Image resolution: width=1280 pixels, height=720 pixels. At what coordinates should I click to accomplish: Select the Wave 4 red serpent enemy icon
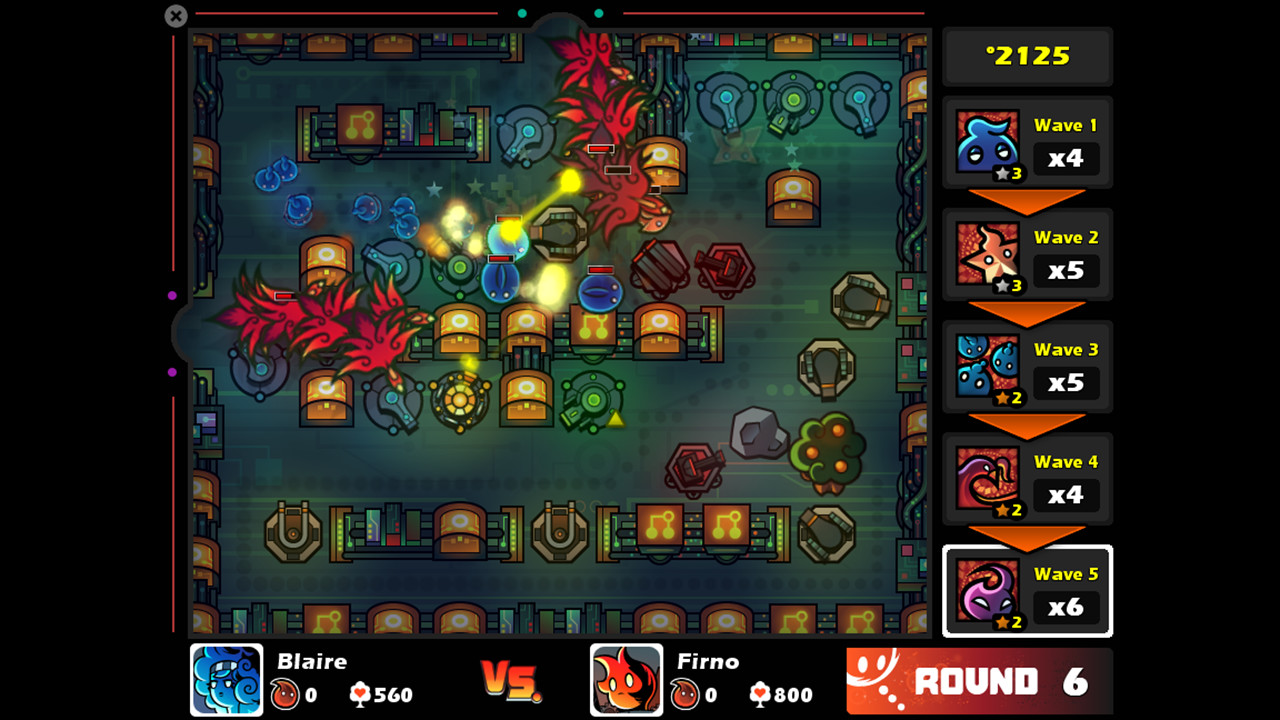(x=988, y=477)
